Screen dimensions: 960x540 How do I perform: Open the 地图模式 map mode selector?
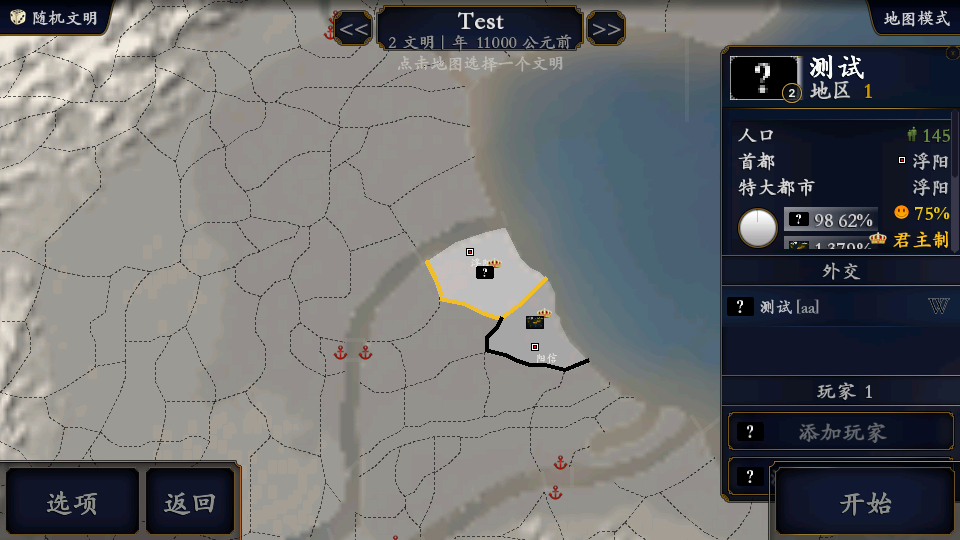click(916, 18)
